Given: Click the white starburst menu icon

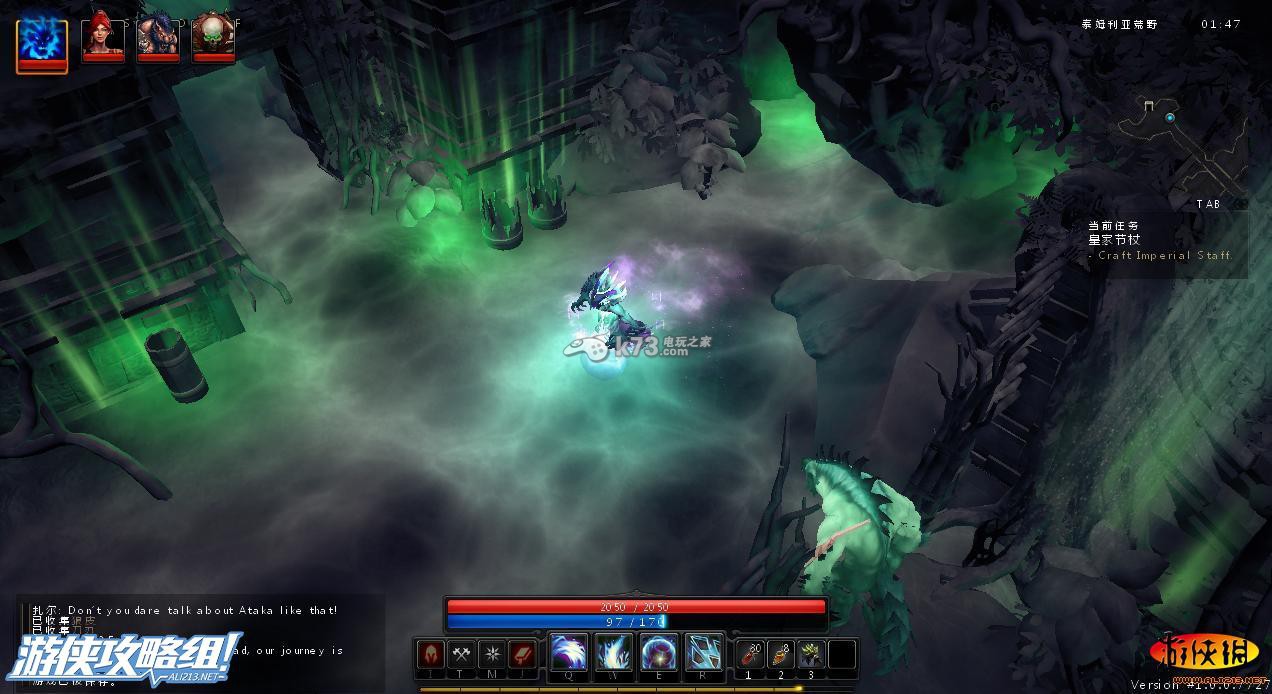Looking at the screenshot, I should pos(492,654).
